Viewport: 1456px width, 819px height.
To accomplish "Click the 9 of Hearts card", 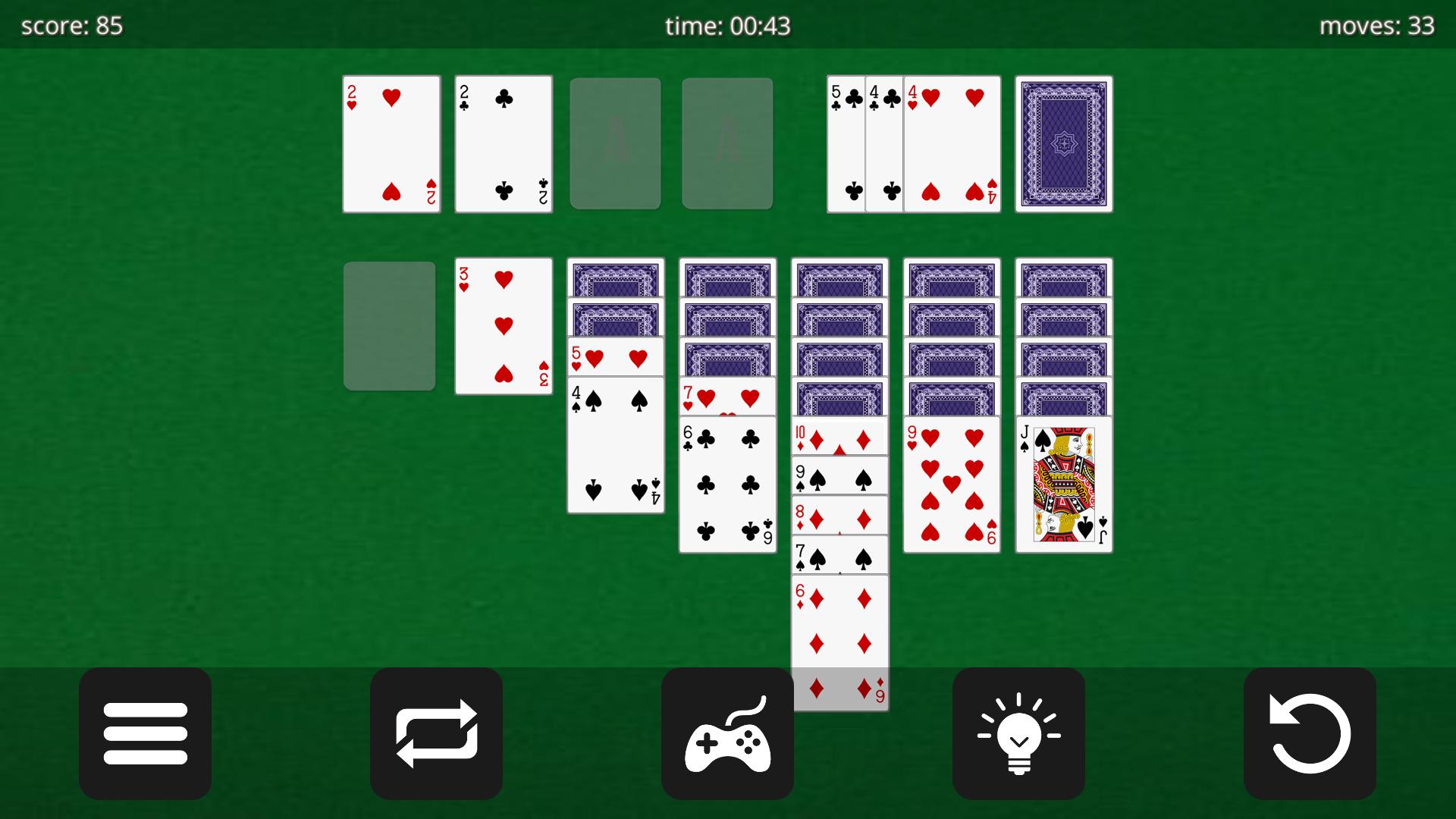I will [x=951, y=483].
